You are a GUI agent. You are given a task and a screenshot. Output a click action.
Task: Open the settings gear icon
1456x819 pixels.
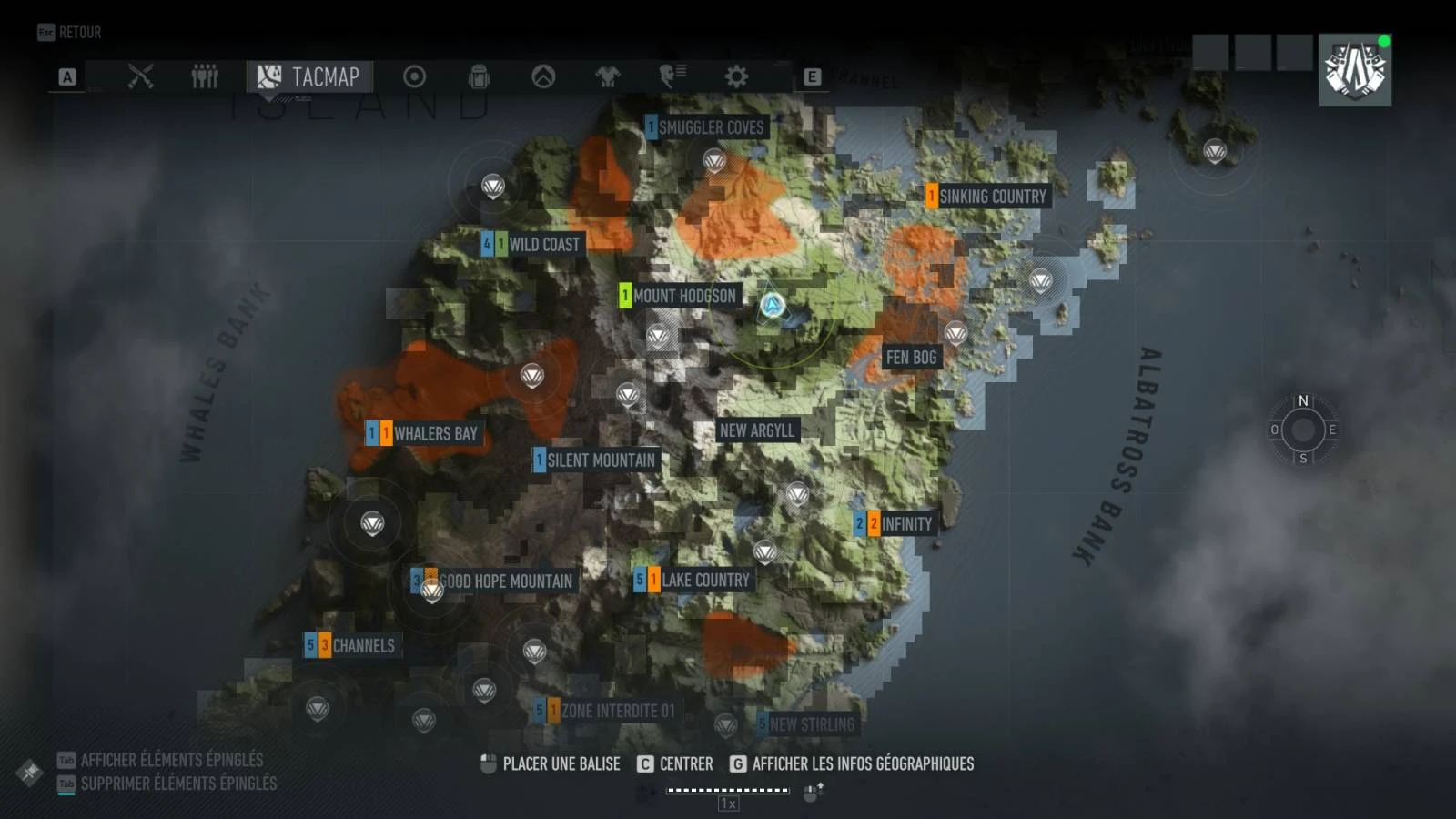(x=735, y=76)
